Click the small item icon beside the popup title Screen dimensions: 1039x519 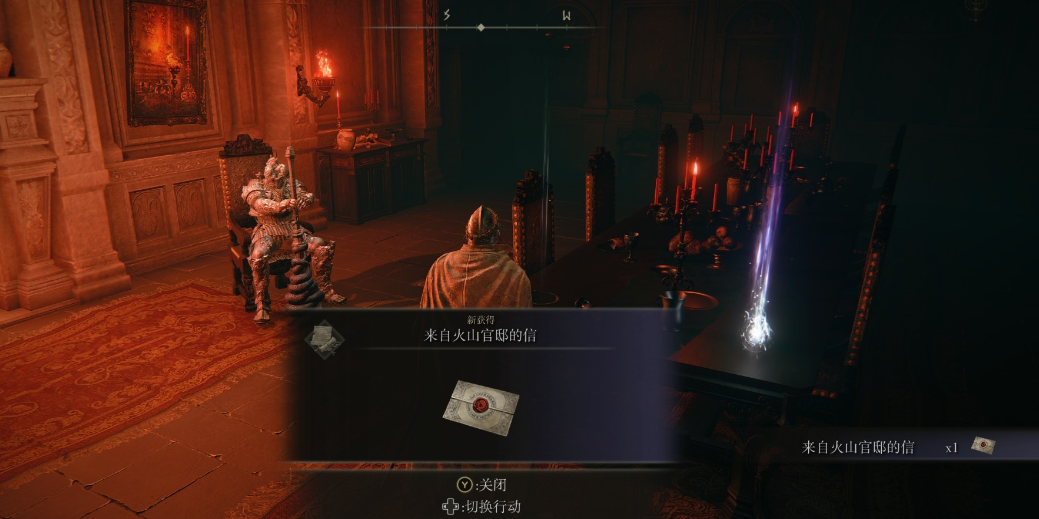click(324, 338)
